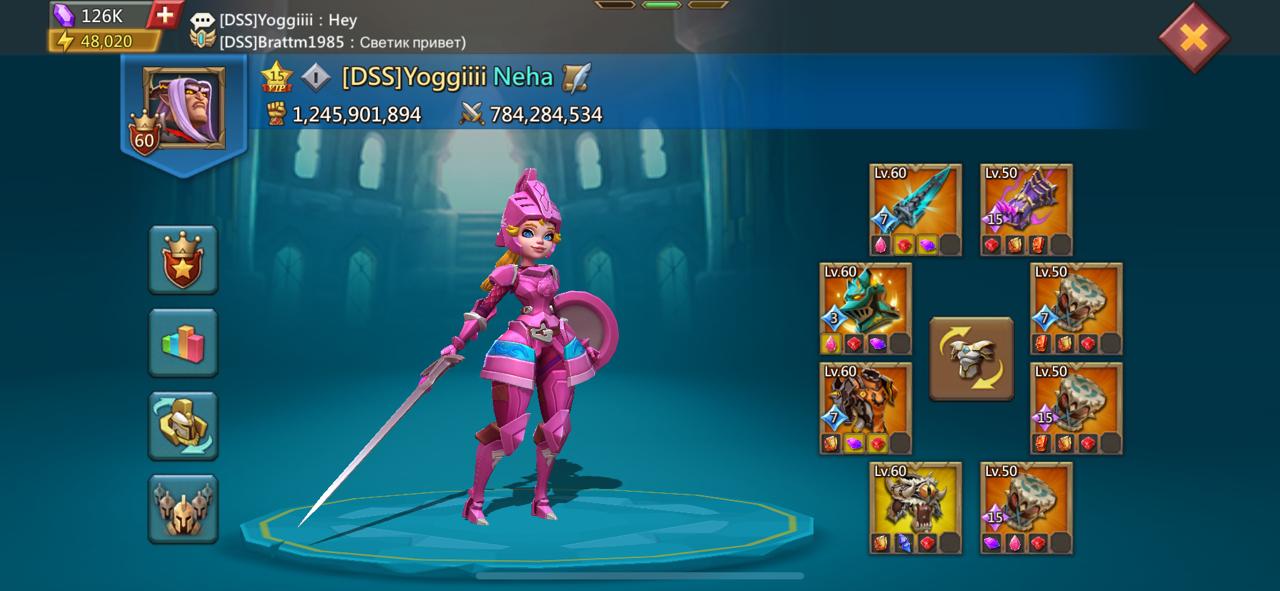Screen dimensions: 1280x591
Task: Close the player profile screen
Action: pos(1193,38)
